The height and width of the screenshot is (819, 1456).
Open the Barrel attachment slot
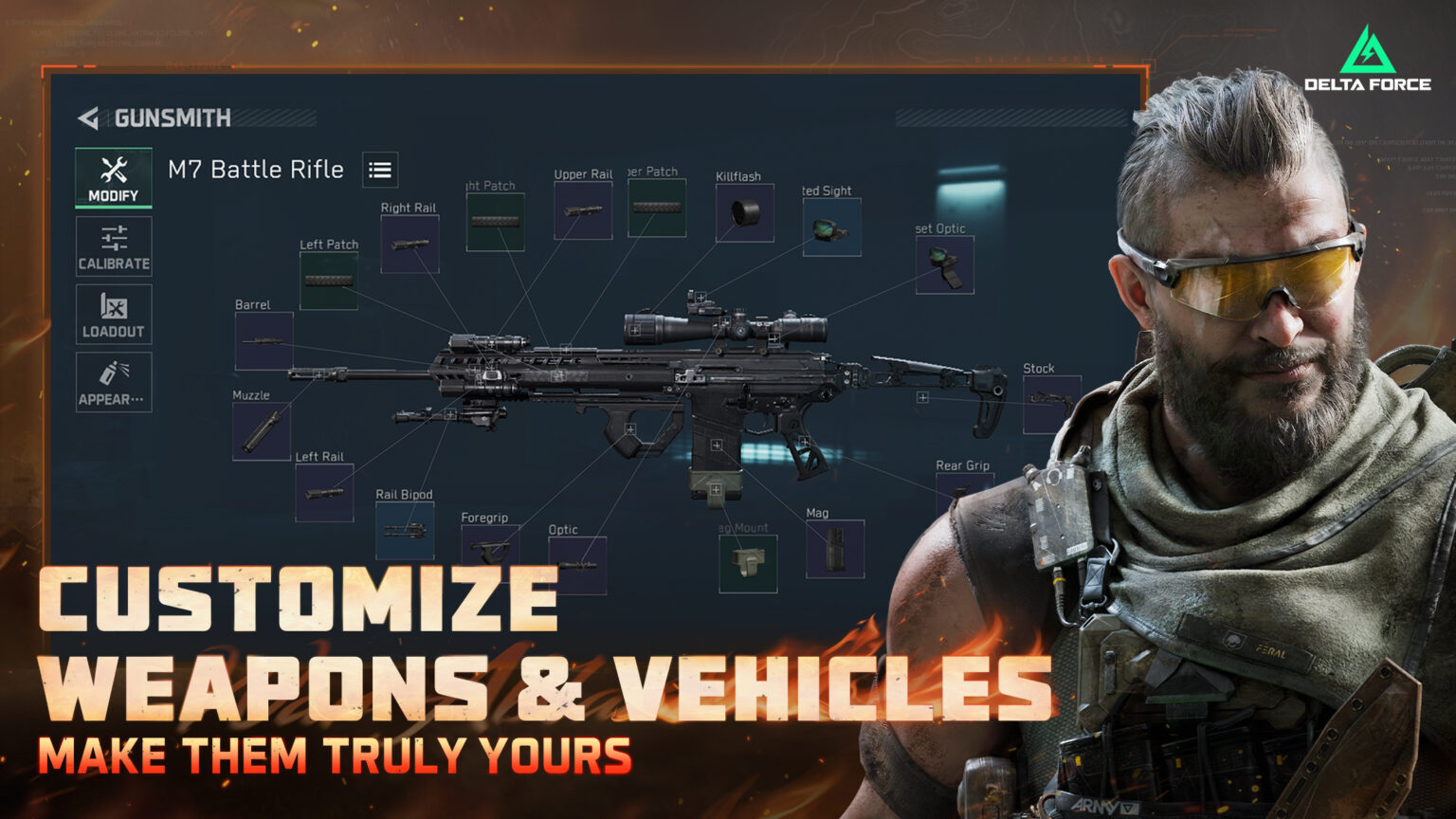pos(263,341)
